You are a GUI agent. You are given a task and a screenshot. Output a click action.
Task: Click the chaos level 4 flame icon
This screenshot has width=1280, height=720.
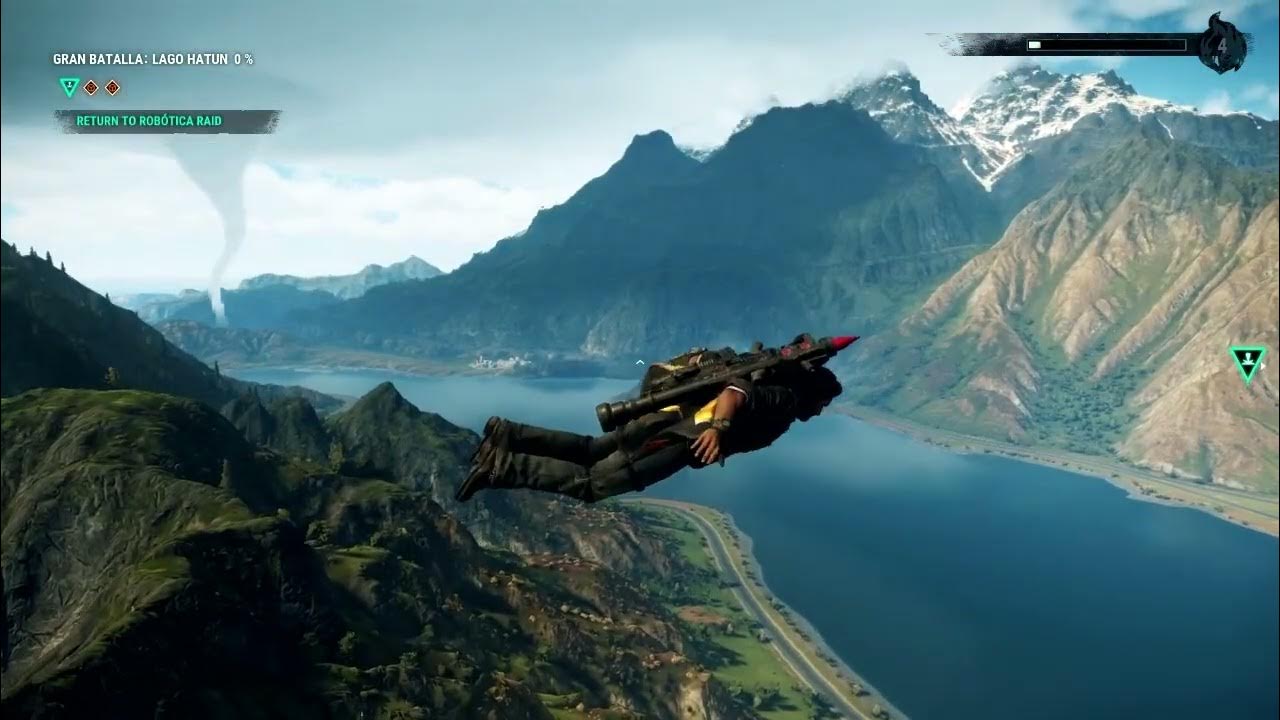(1222, 44)
